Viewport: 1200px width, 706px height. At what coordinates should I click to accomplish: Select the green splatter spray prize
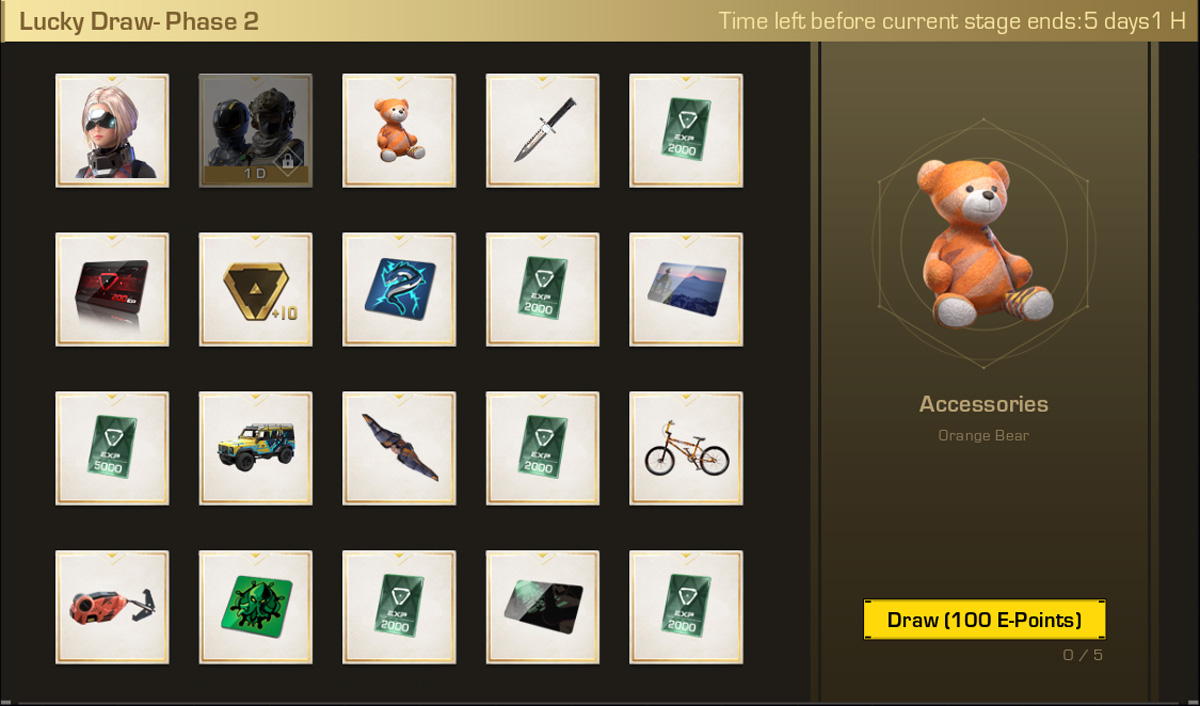(x=255, y=607)
